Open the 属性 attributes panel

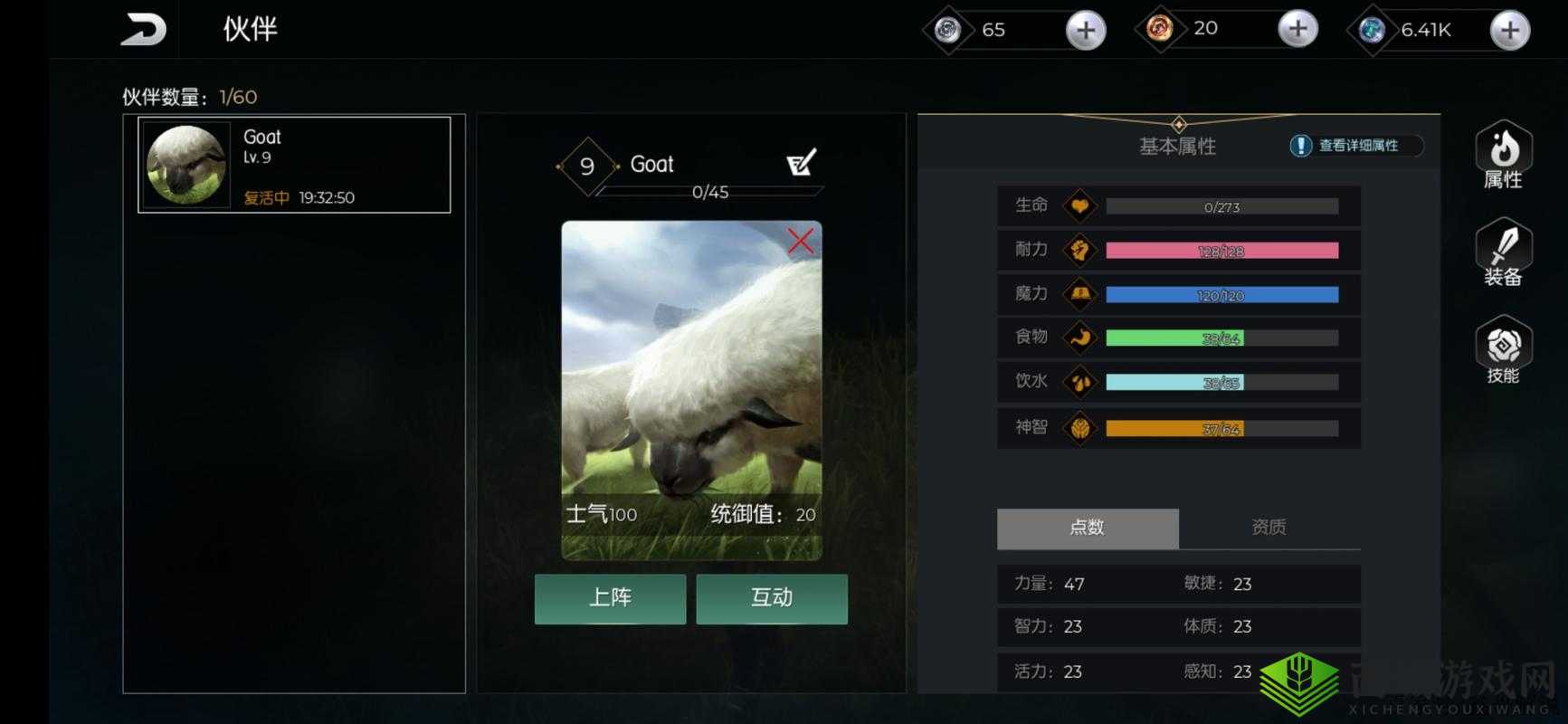(1503, 155)
